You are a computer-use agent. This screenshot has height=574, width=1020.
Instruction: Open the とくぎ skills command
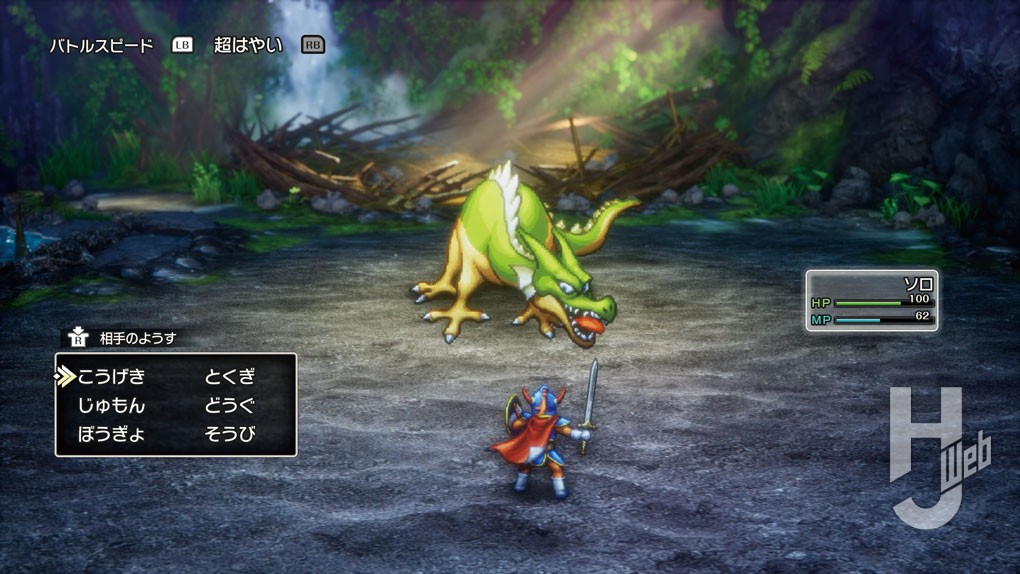click(230, 377)
